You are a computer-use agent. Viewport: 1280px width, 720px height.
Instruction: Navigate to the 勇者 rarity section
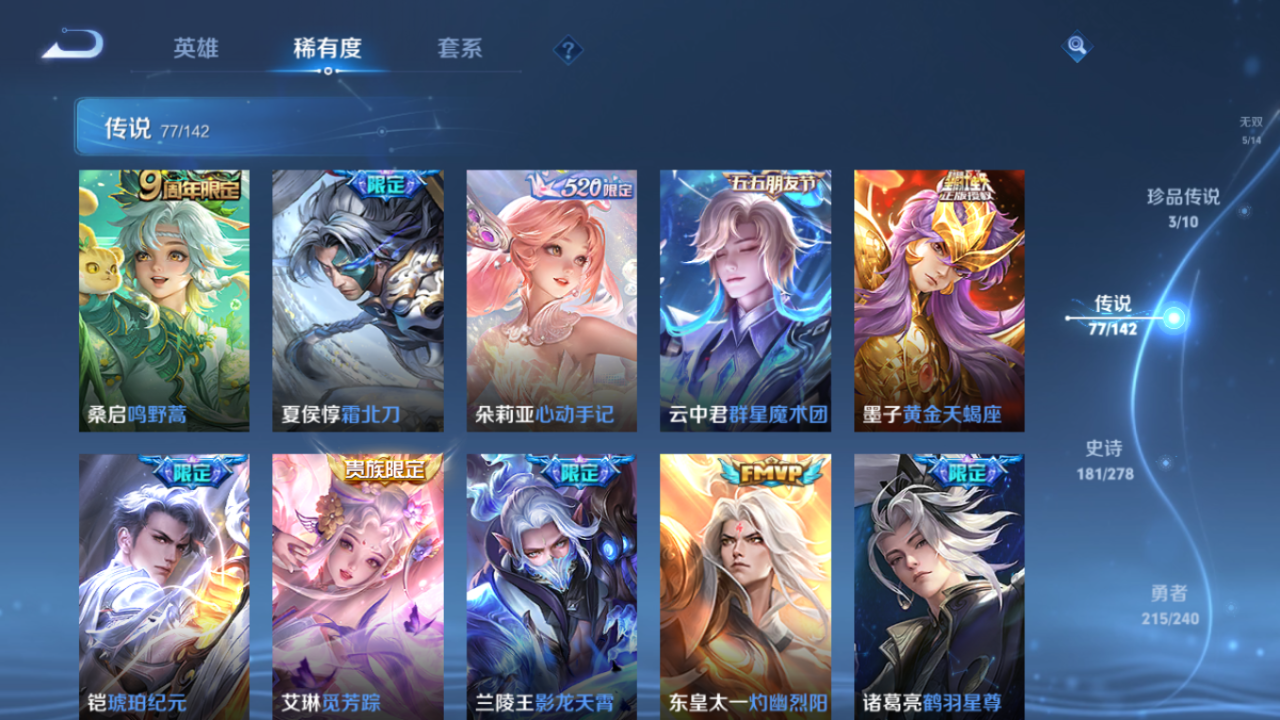[1169, 604]
